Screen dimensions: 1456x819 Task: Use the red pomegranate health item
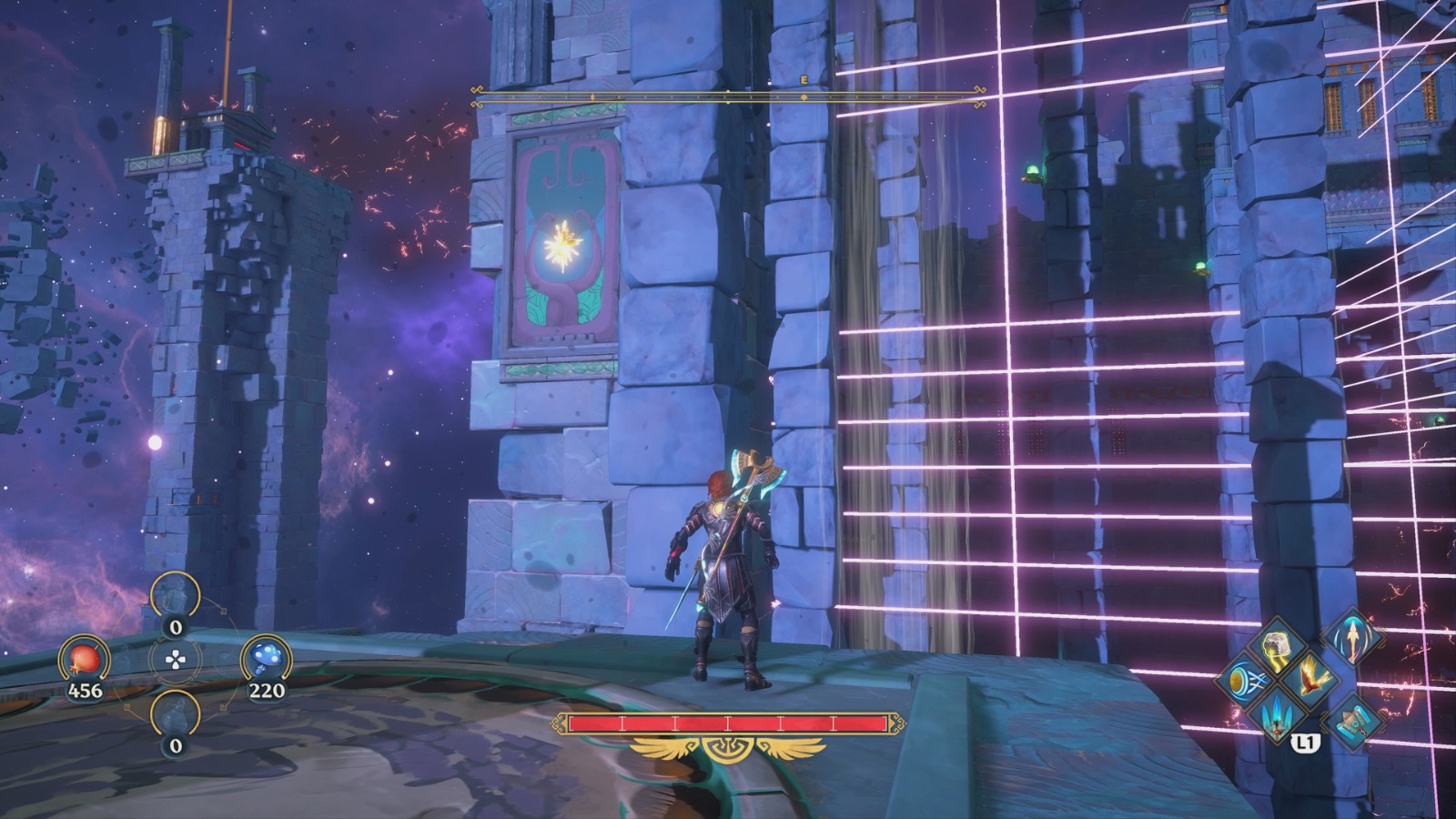pyautogui.click(x=85, y=659)
